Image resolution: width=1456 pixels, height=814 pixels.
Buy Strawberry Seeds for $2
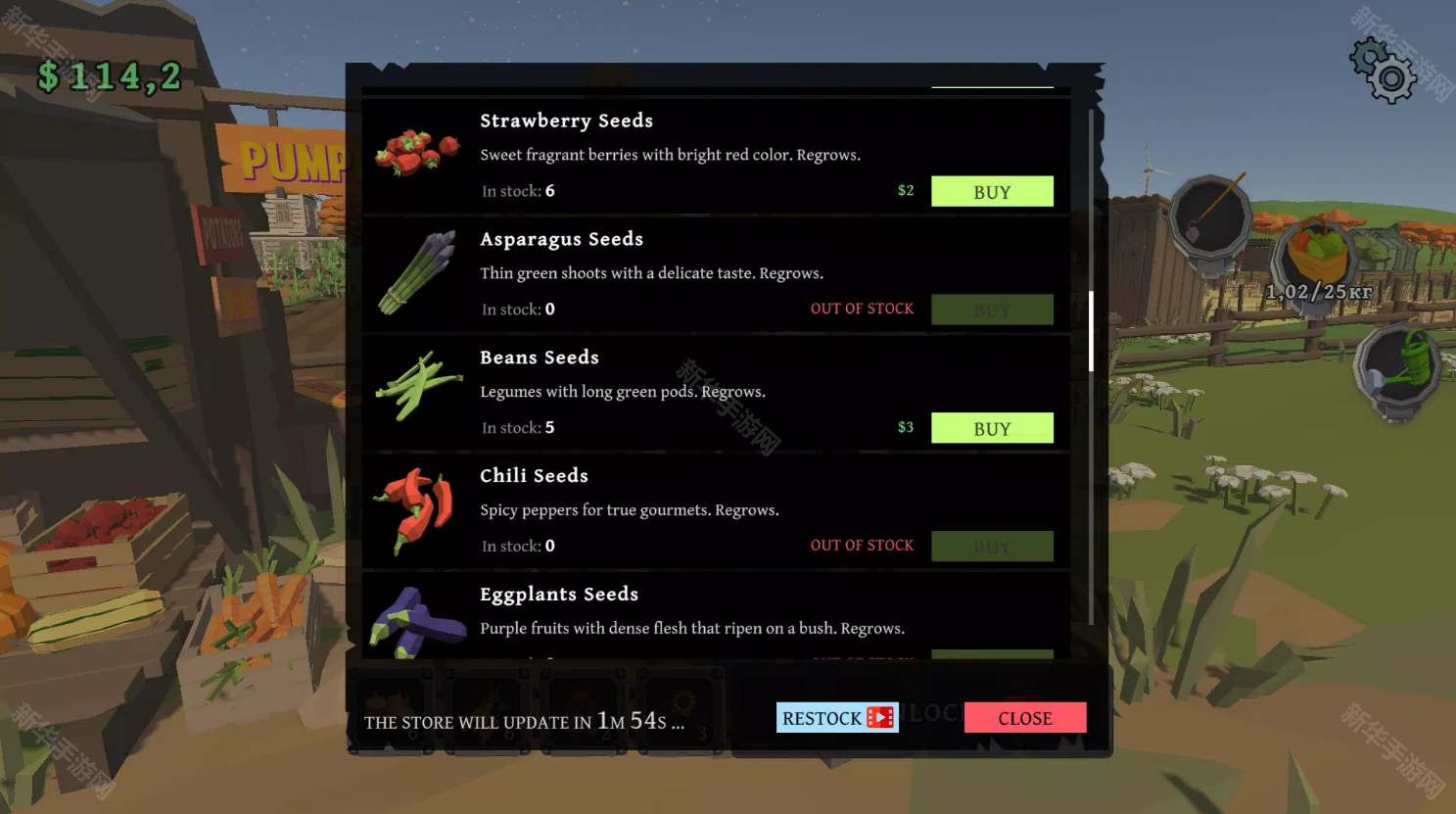tap(991, 192)
